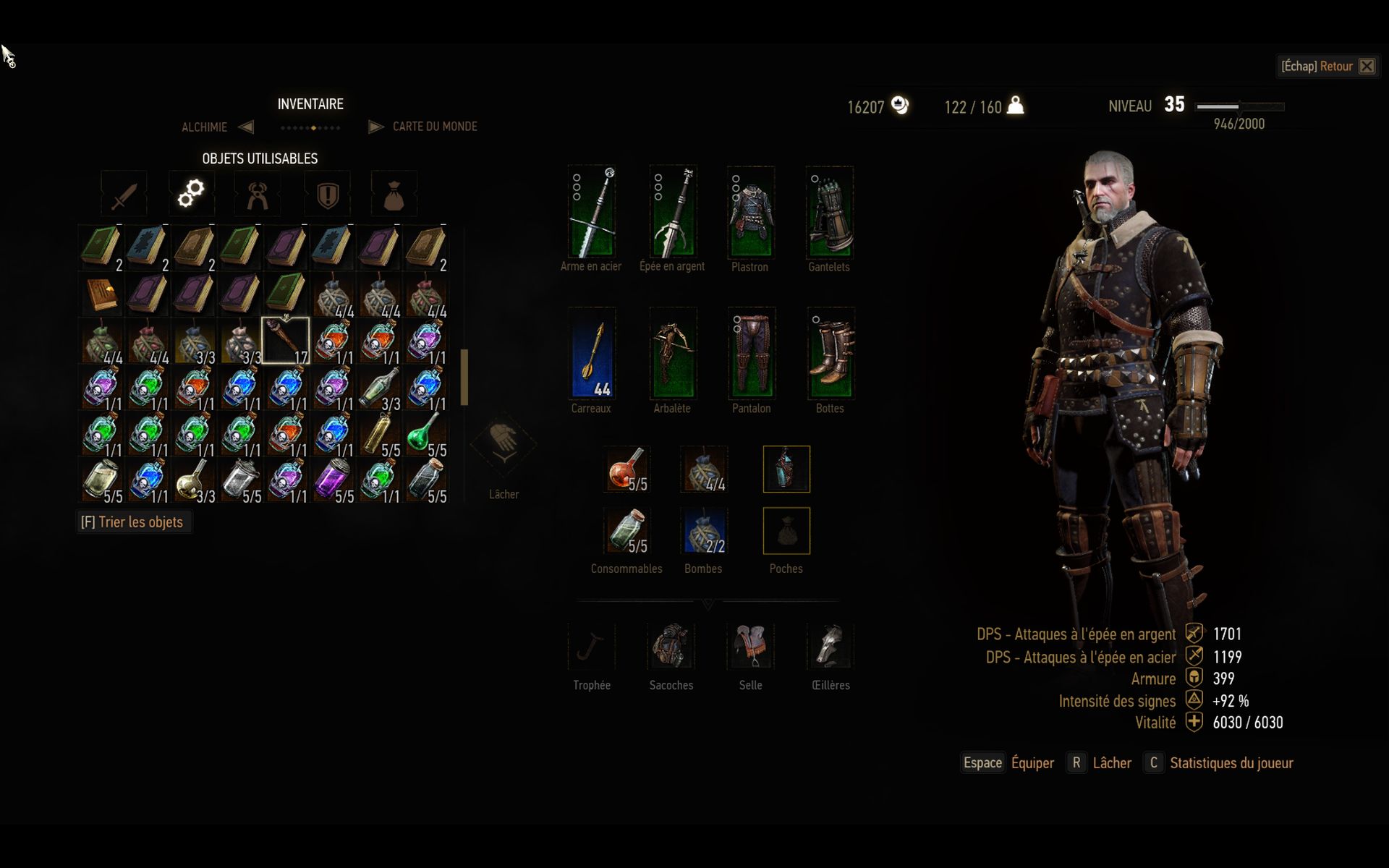Click the inventory grid scrollbar
1389x868 pixels.
[464, 376]
